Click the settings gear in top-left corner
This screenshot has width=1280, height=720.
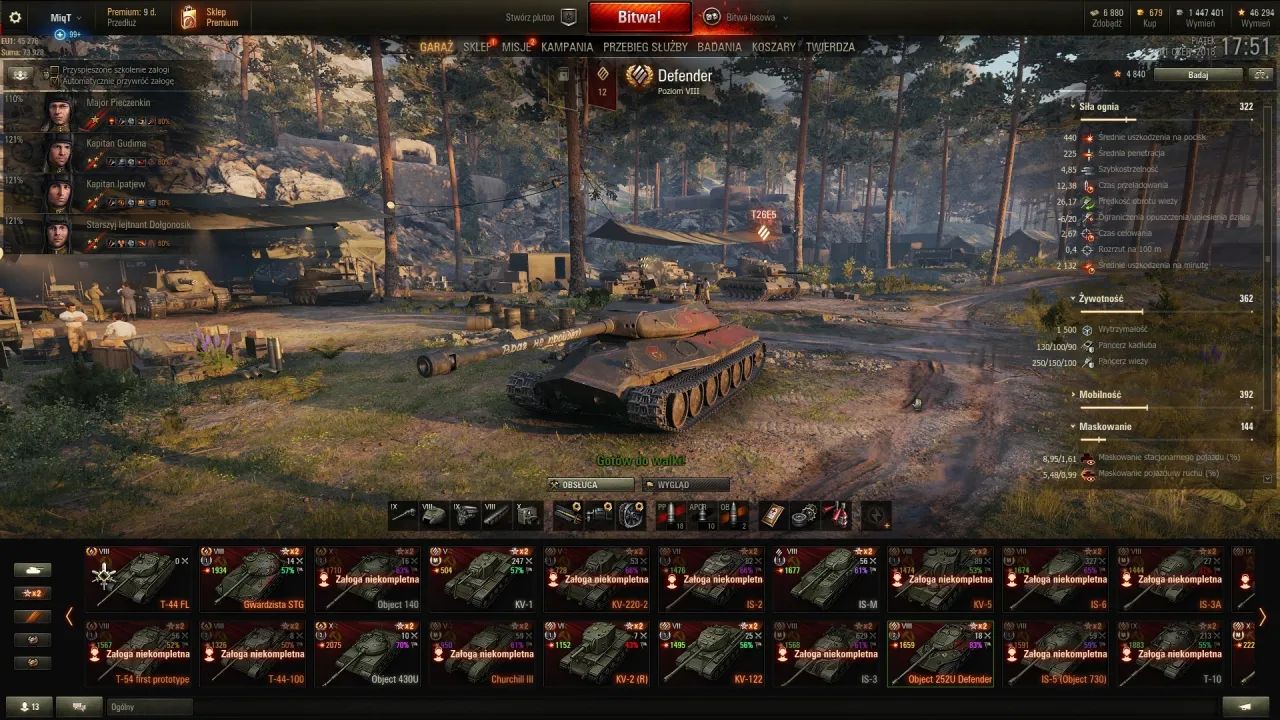(x=15, y=16)
